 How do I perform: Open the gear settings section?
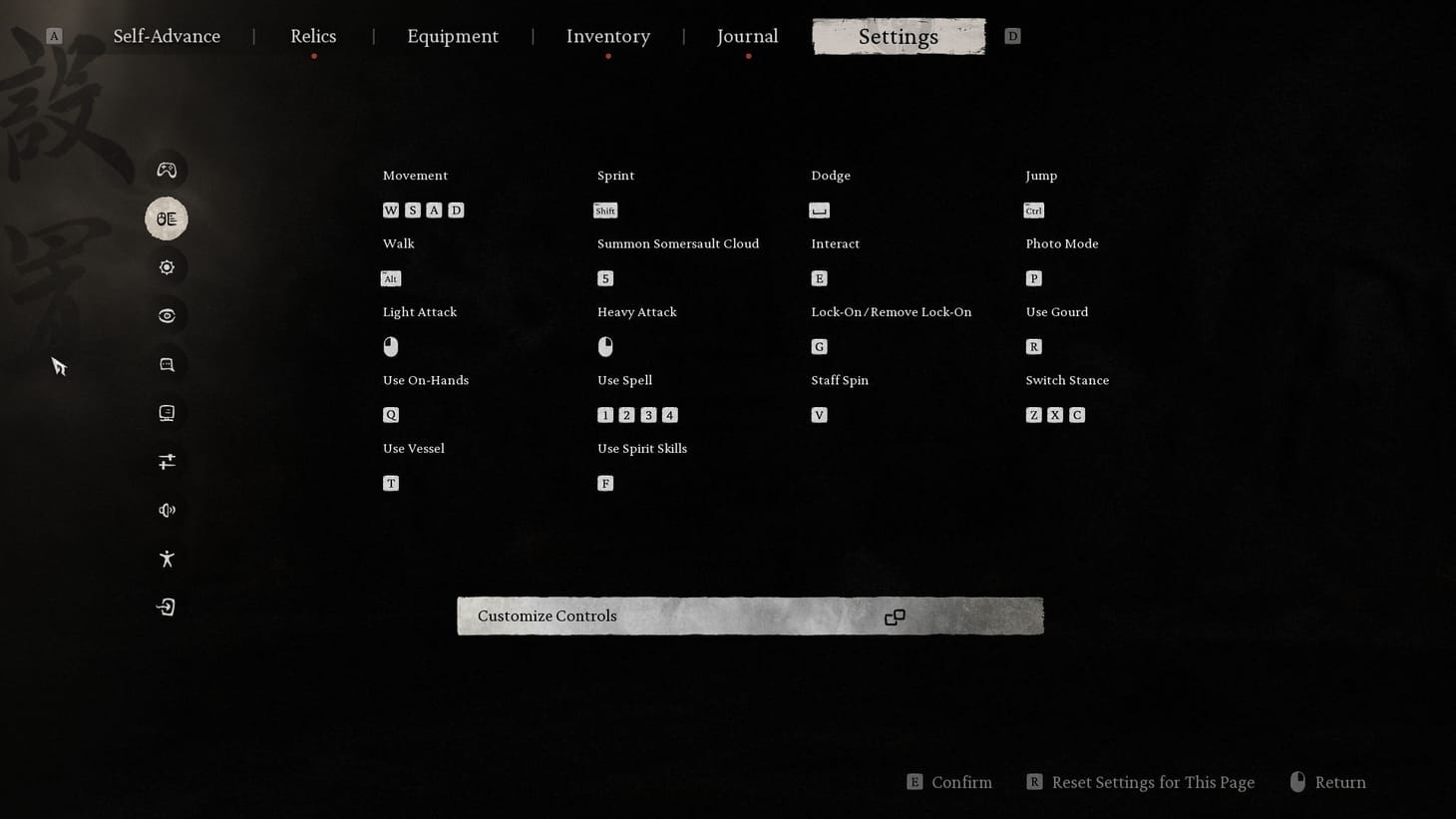coord(166,266)
